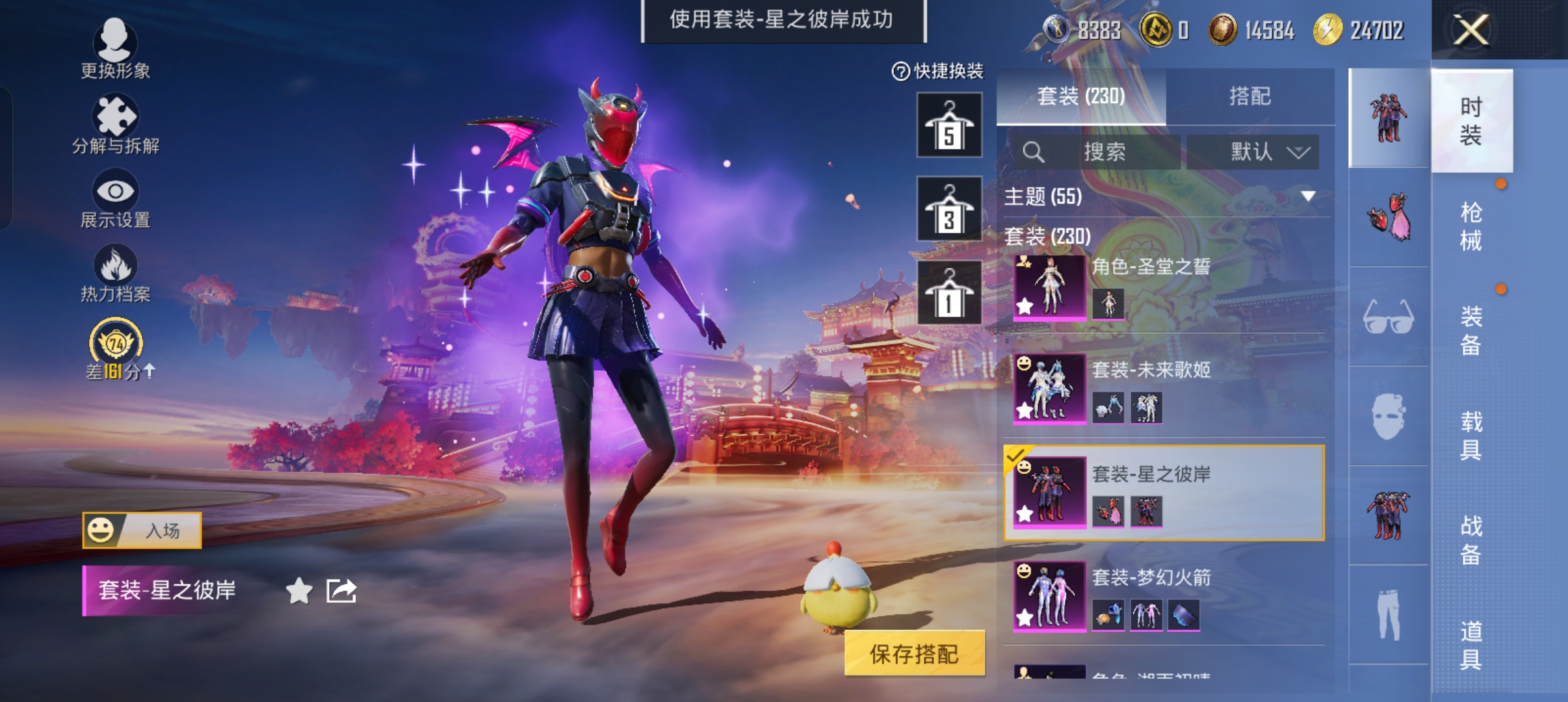Save the outfit with 保存搭配
The height and width of the screenshot is (702, 1568).
(914, 653)
